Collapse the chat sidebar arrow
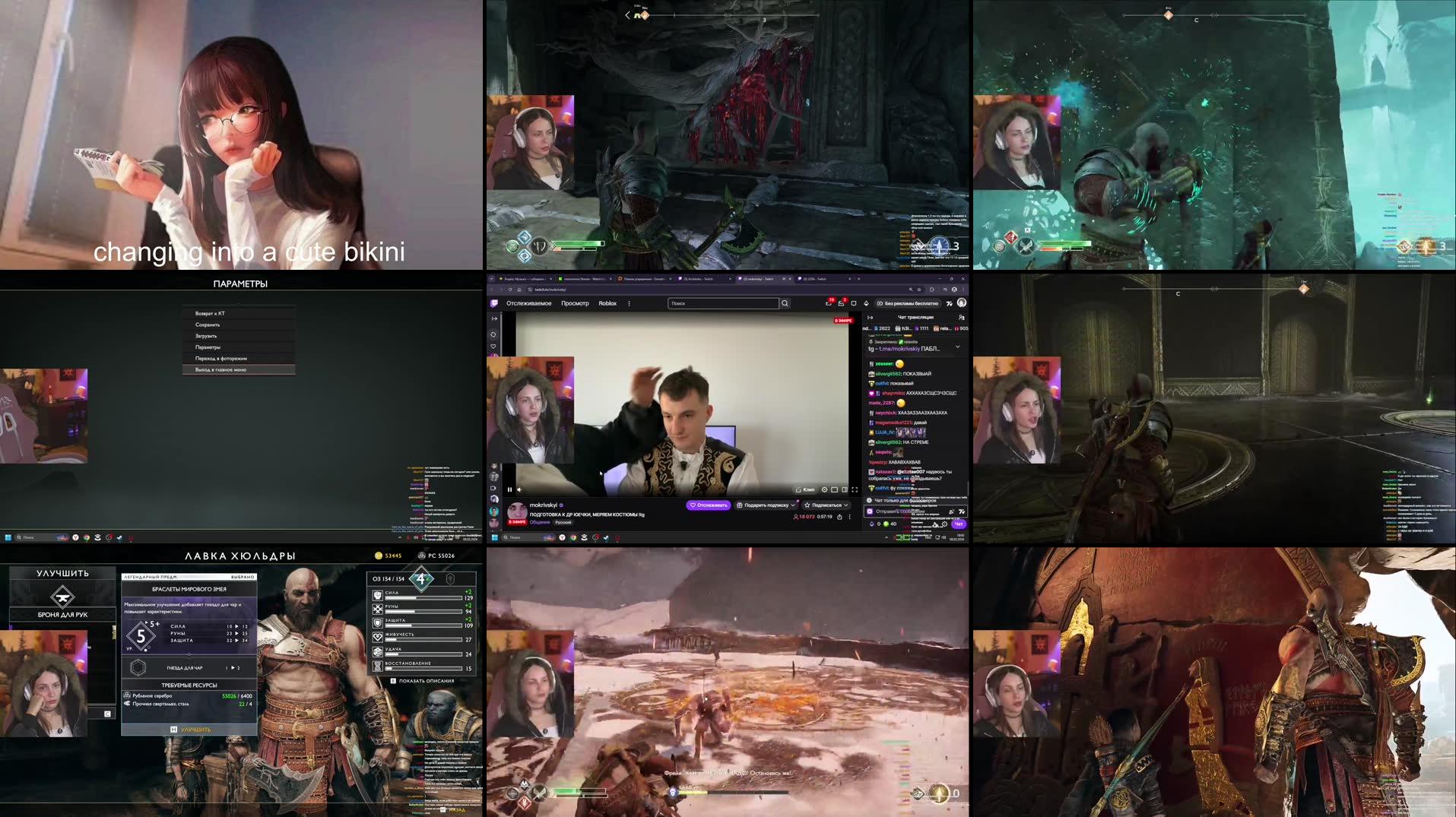Viewport: 1456px width, 817px height. pyautogui.click(x=871, y=317)
